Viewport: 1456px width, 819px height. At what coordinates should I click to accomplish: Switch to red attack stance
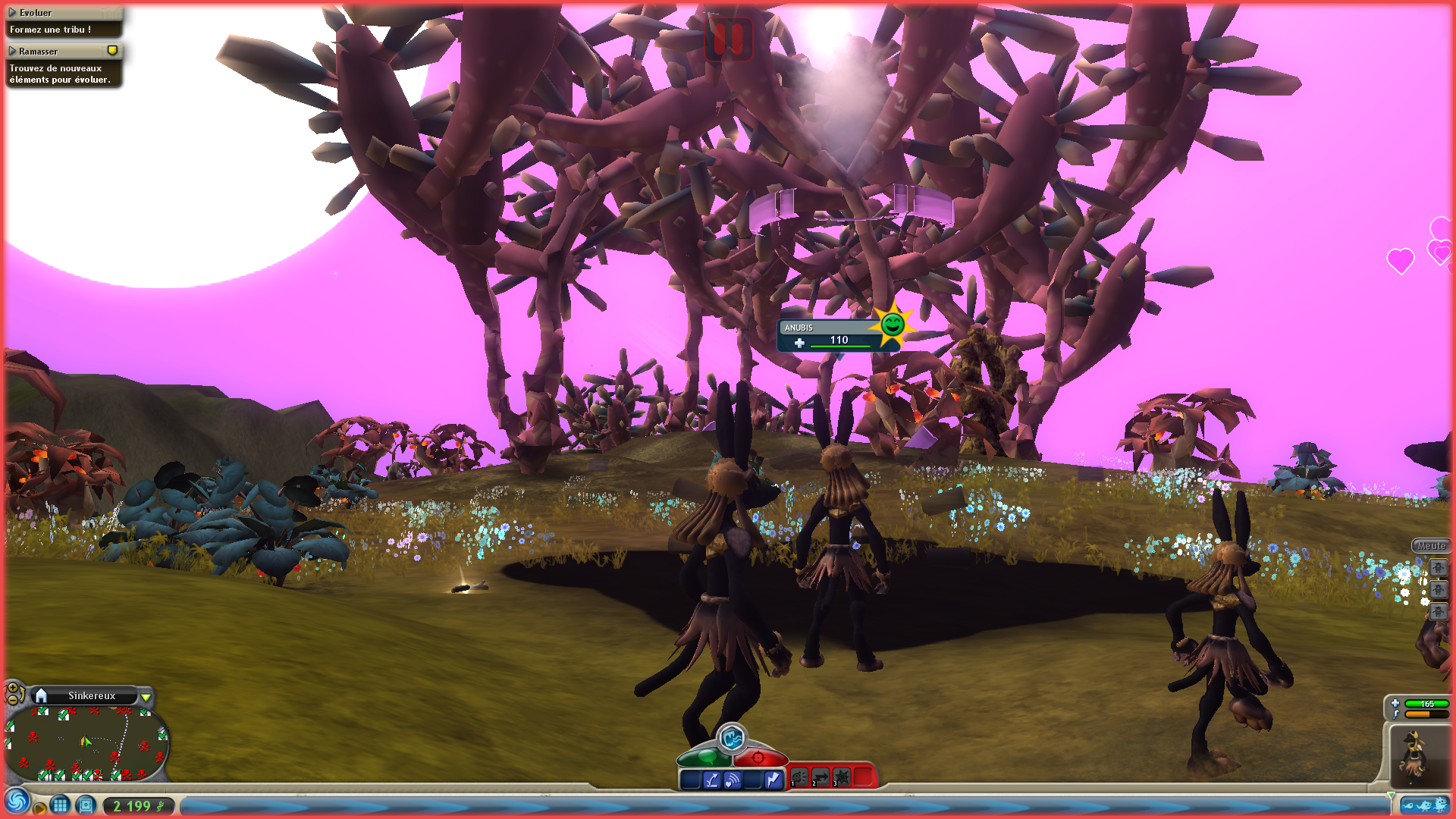coord(759,757)
